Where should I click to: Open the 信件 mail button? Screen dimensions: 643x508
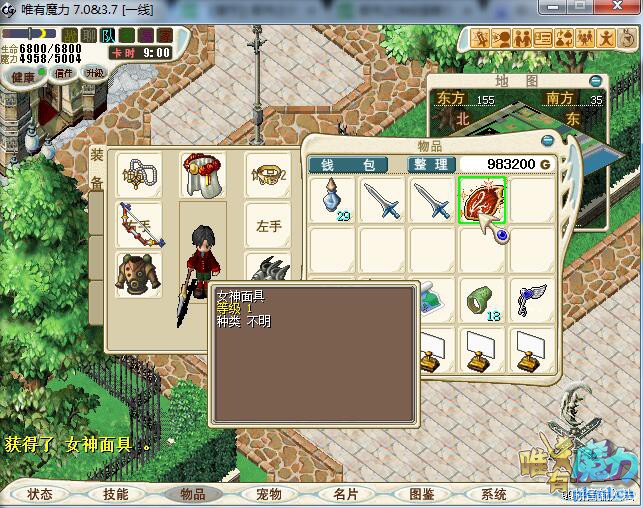(x=63, y=73)
